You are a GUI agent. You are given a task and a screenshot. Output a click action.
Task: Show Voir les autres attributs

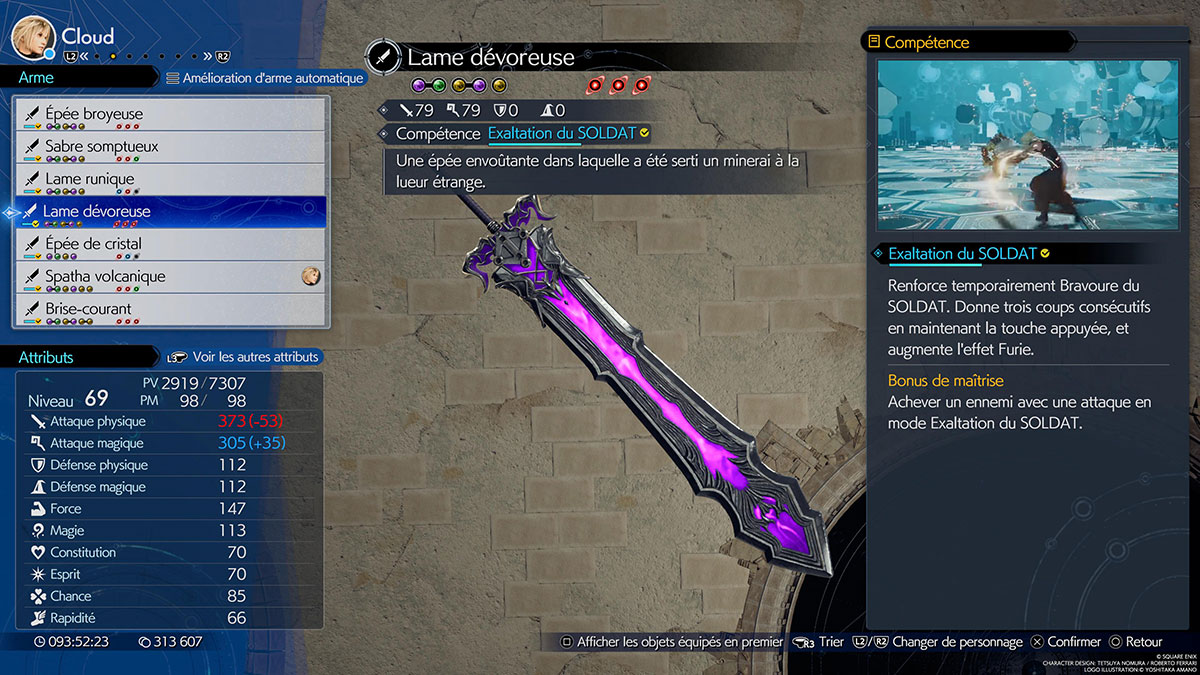245,357
